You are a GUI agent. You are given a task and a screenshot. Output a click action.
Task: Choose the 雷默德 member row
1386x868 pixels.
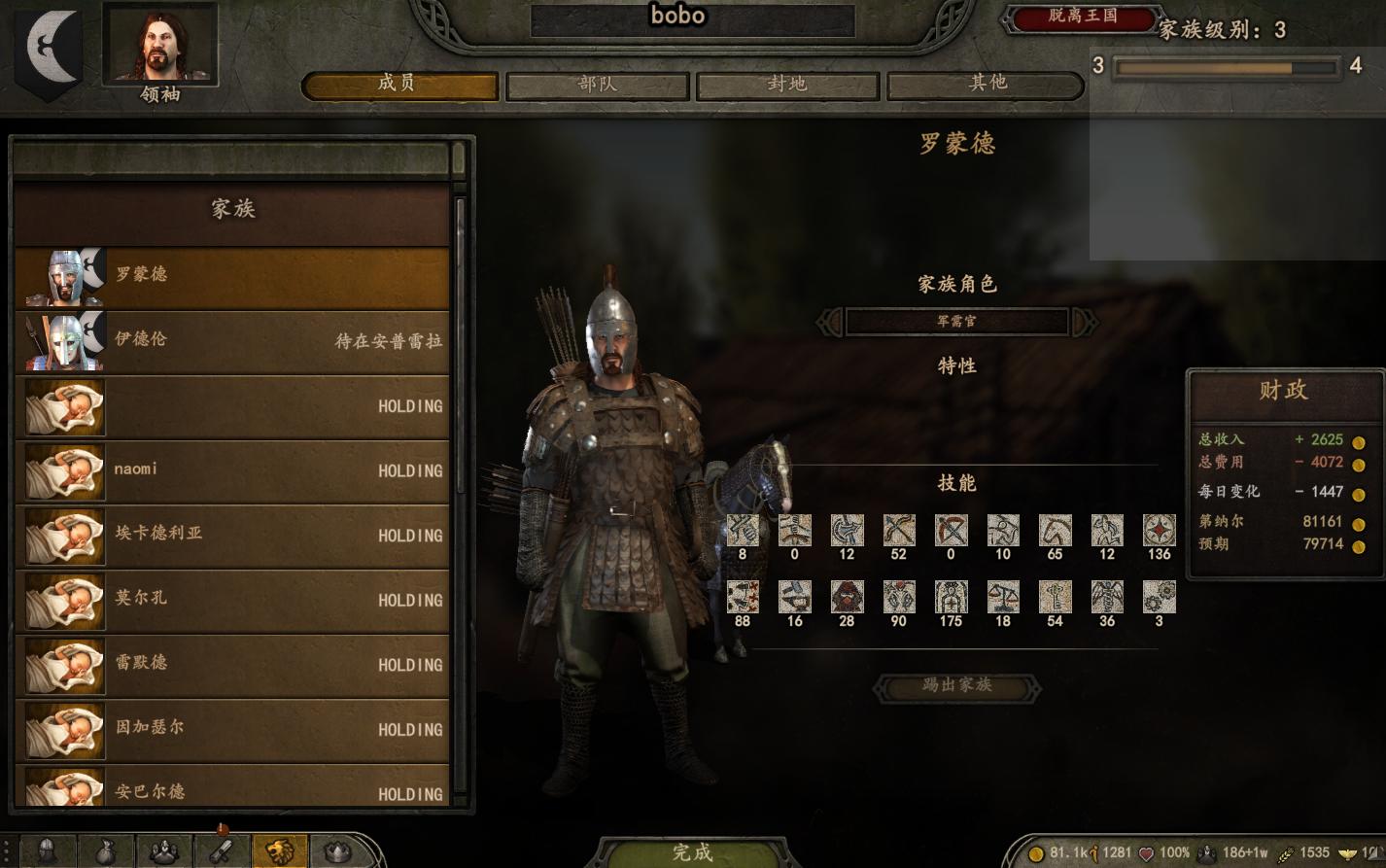231,664
